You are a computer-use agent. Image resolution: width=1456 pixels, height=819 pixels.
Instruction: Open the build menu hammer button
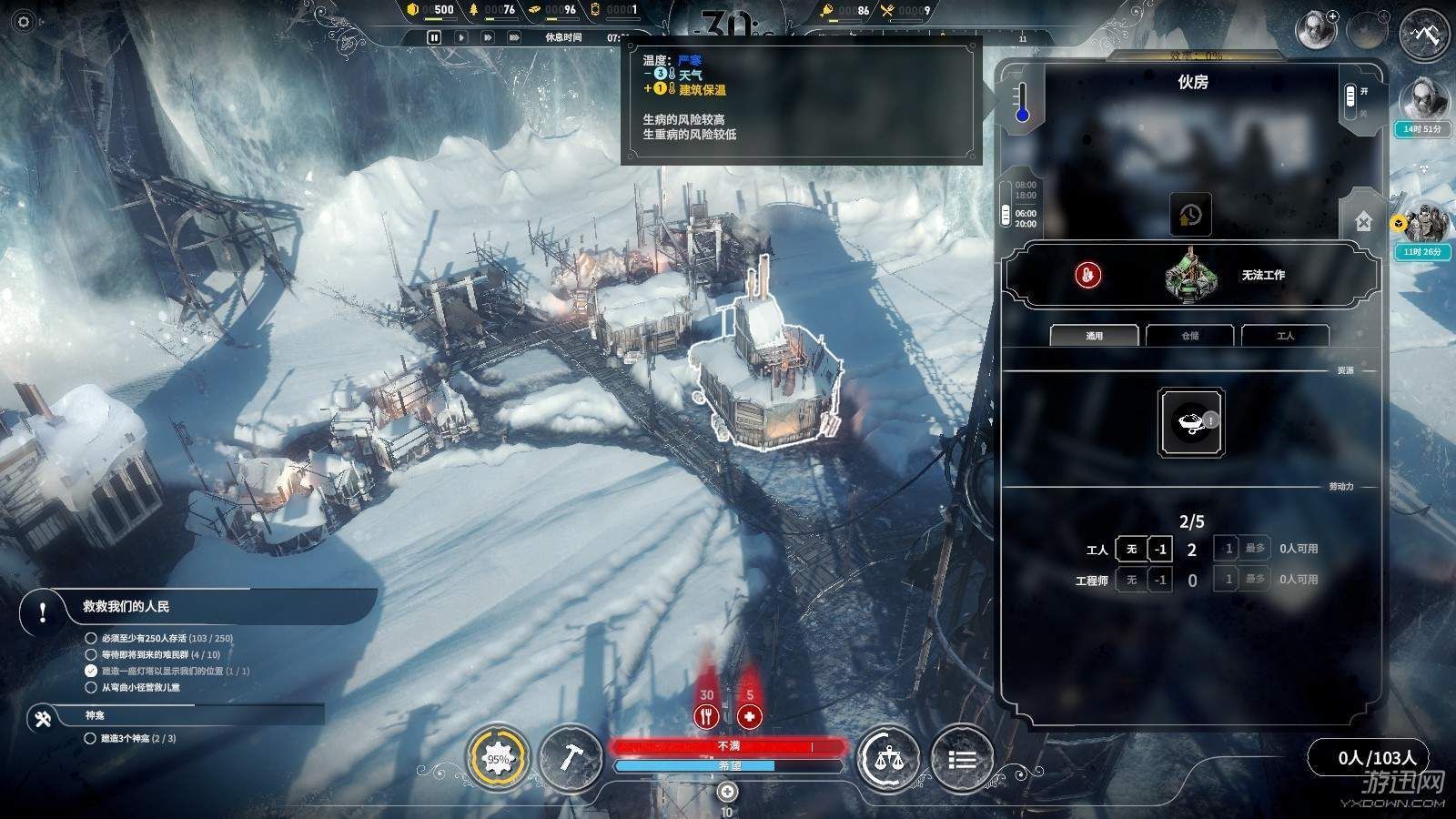pyautogui.click(x=569, y=759)
